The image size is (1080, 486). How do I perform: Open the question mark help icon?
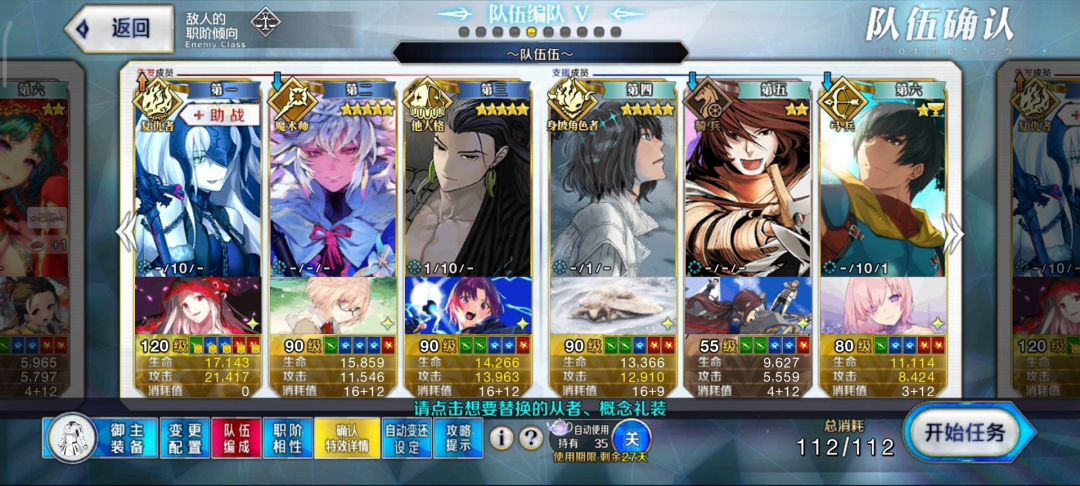tap(531, 438)
